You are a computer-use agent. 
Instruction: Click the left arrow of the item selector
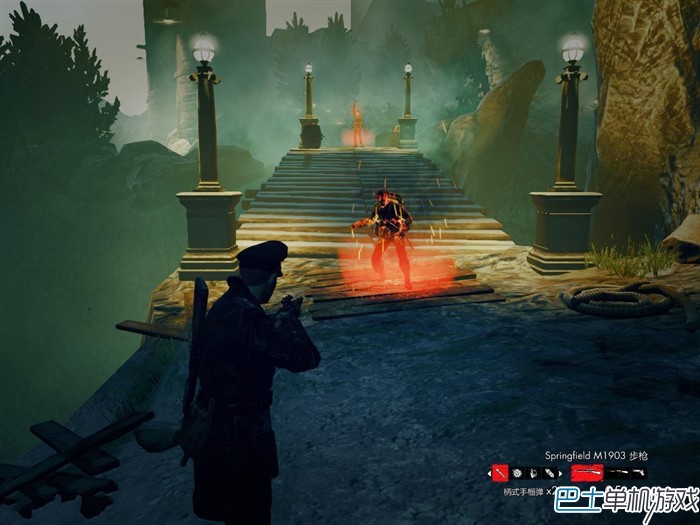(x=489, y=473)
